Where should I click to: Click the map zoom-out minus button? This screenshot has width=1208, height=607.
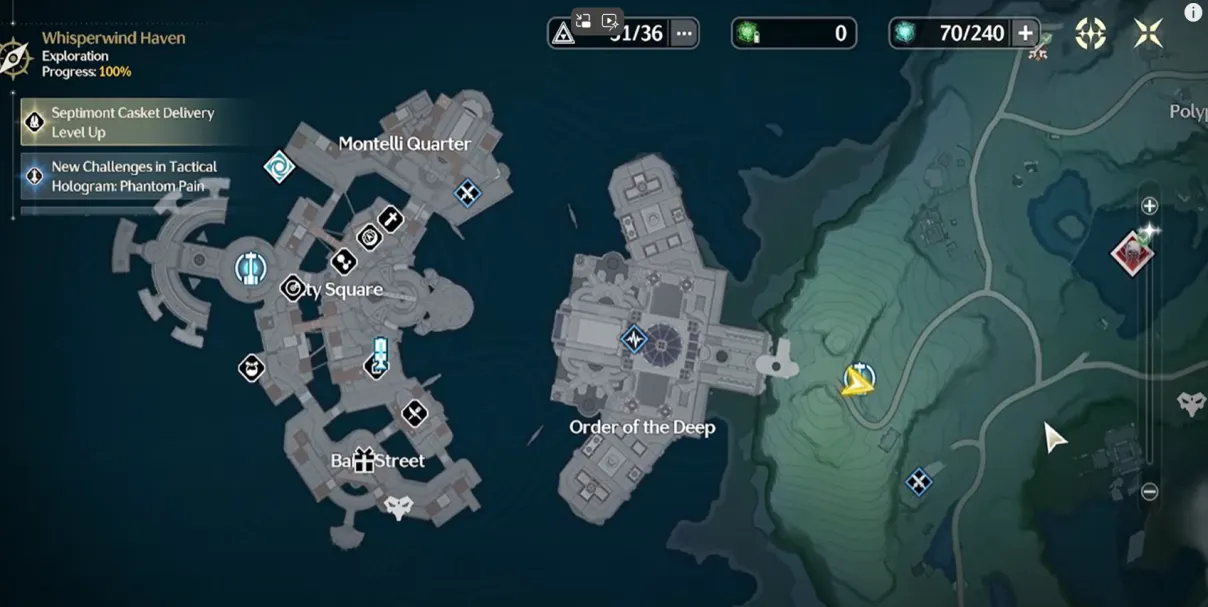coord(1150,491)
